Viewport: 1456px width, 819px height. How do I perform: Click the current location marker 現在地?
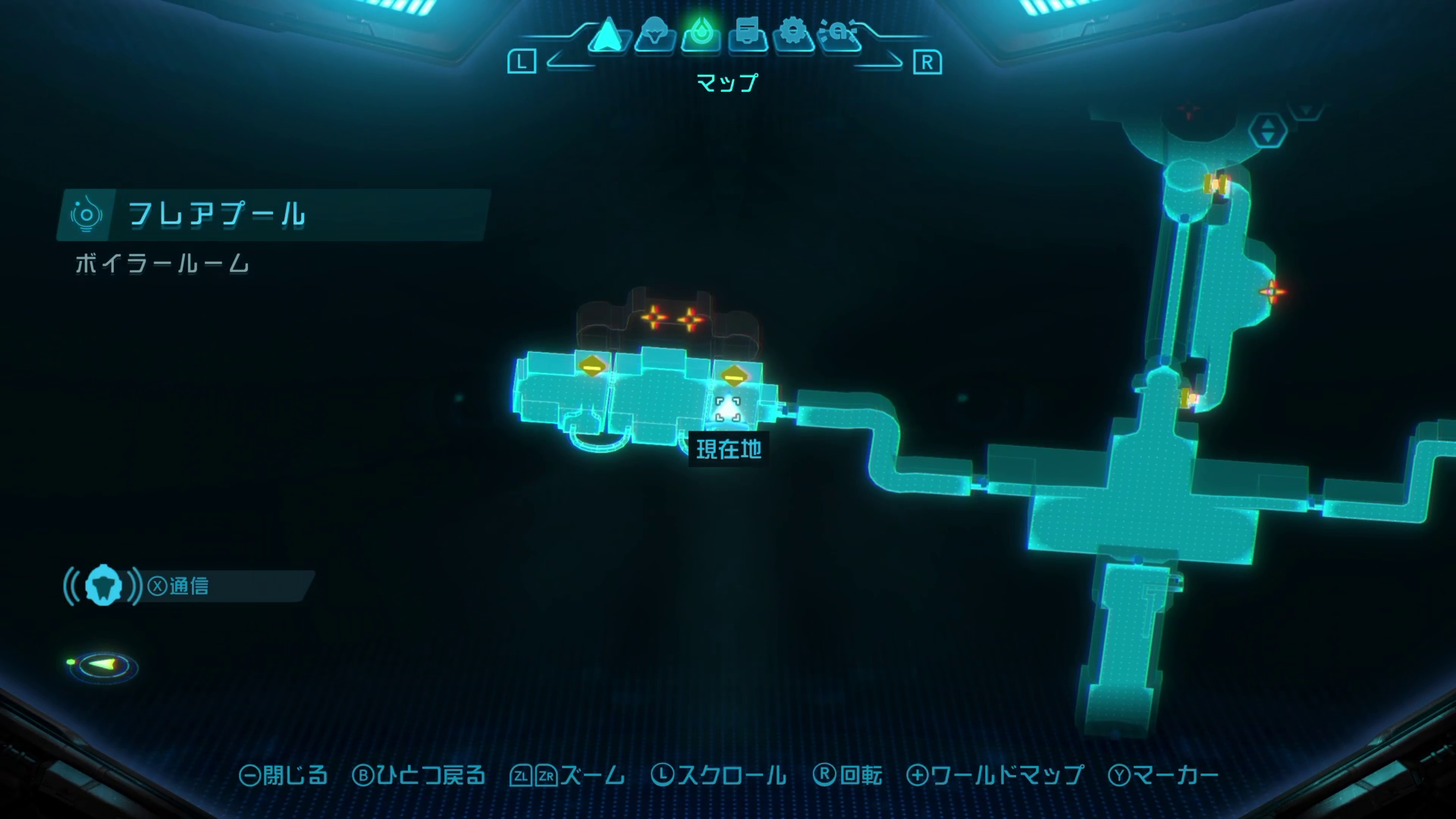(x=728, y=409)
